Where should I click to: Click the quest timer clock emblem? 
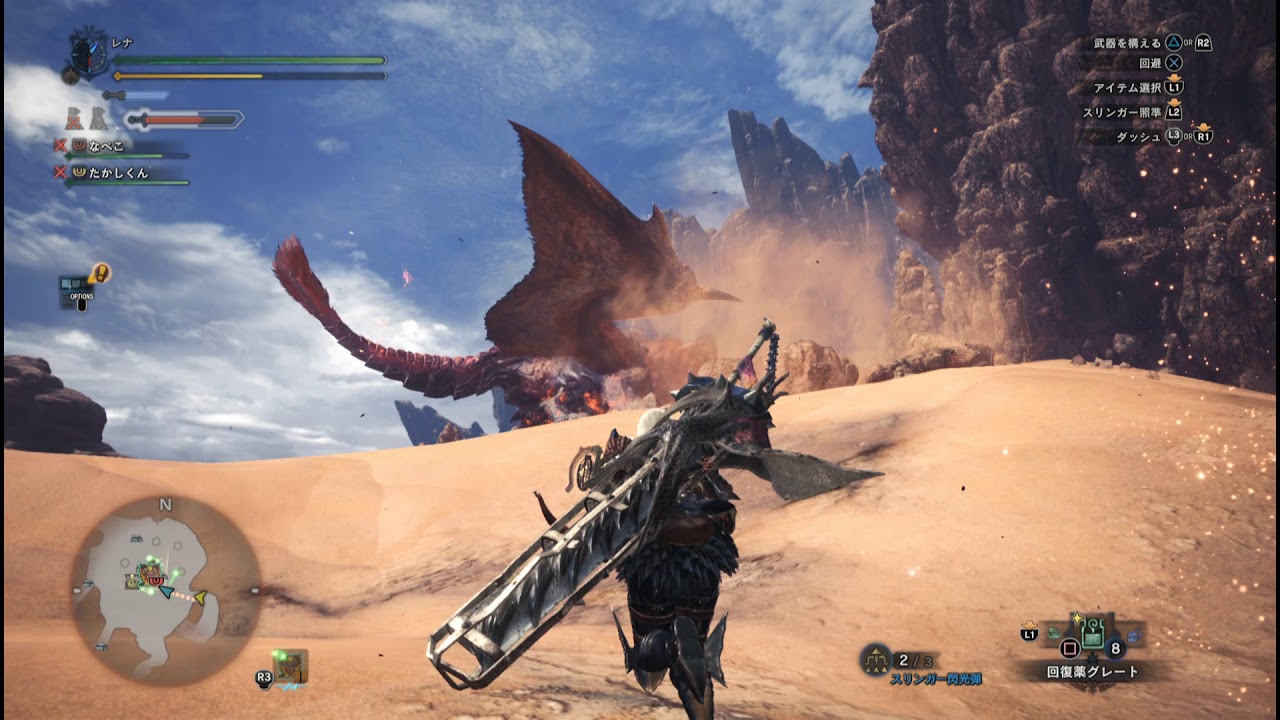[88, 52]
